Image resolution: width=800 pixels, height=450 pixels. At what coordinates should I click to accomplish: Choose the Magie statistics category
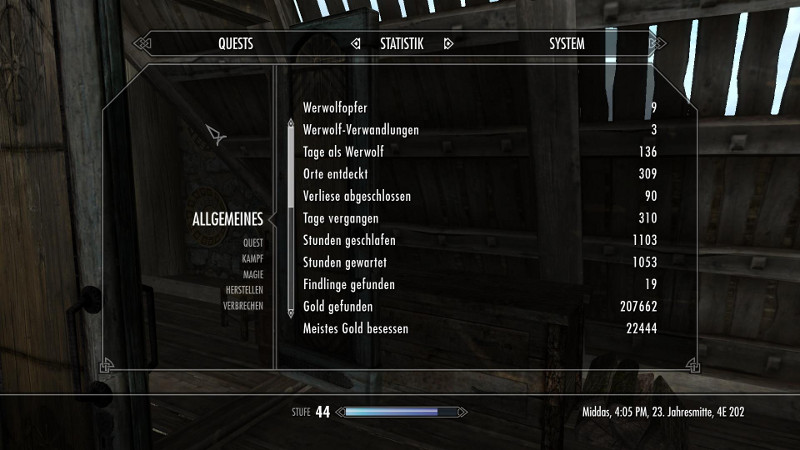pos(251,274)
